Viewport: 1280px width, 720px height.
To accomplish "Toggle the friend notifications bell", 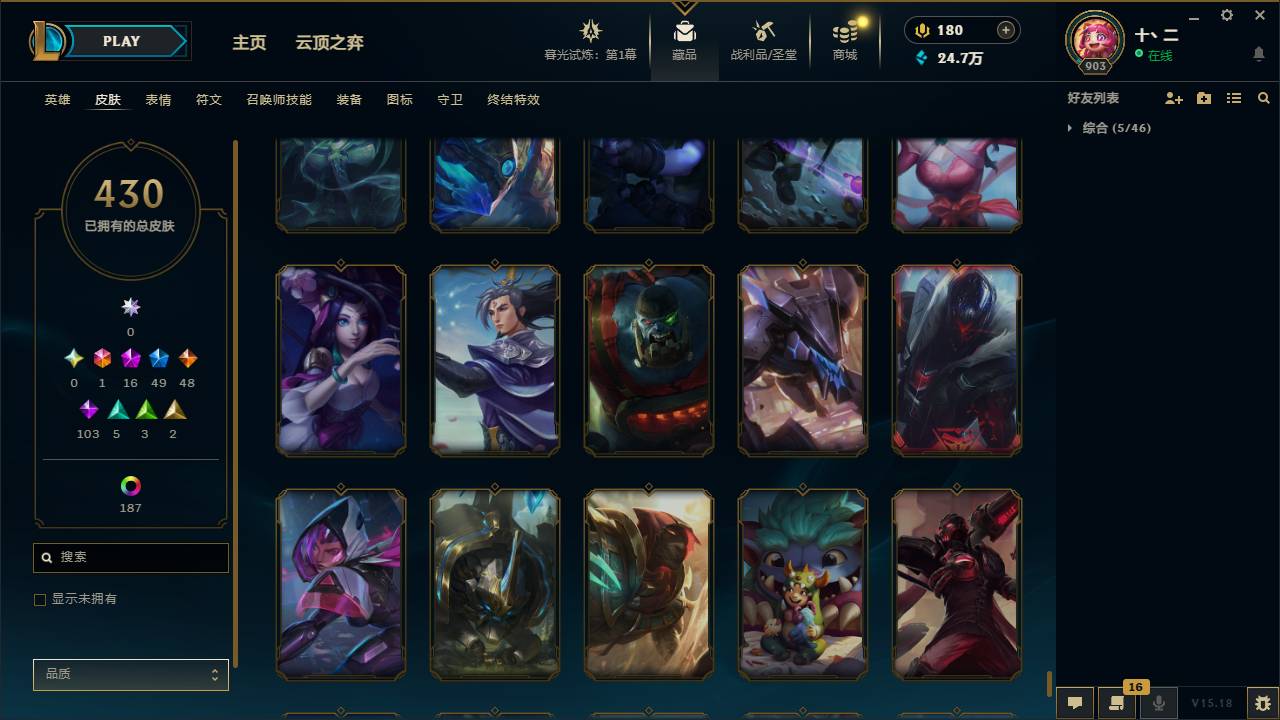I will 1259,53.
